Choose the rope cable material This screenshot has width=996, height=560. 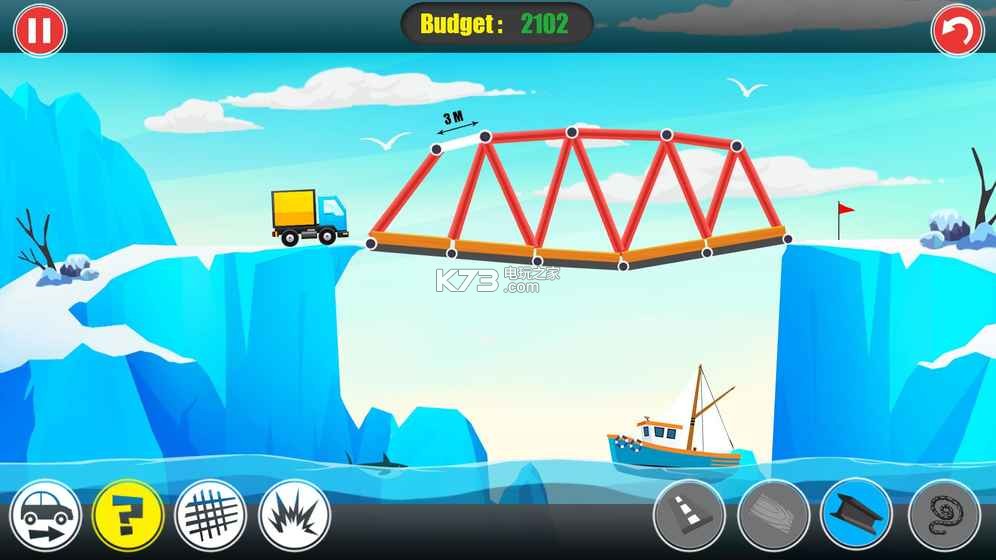tap(942, 517)
